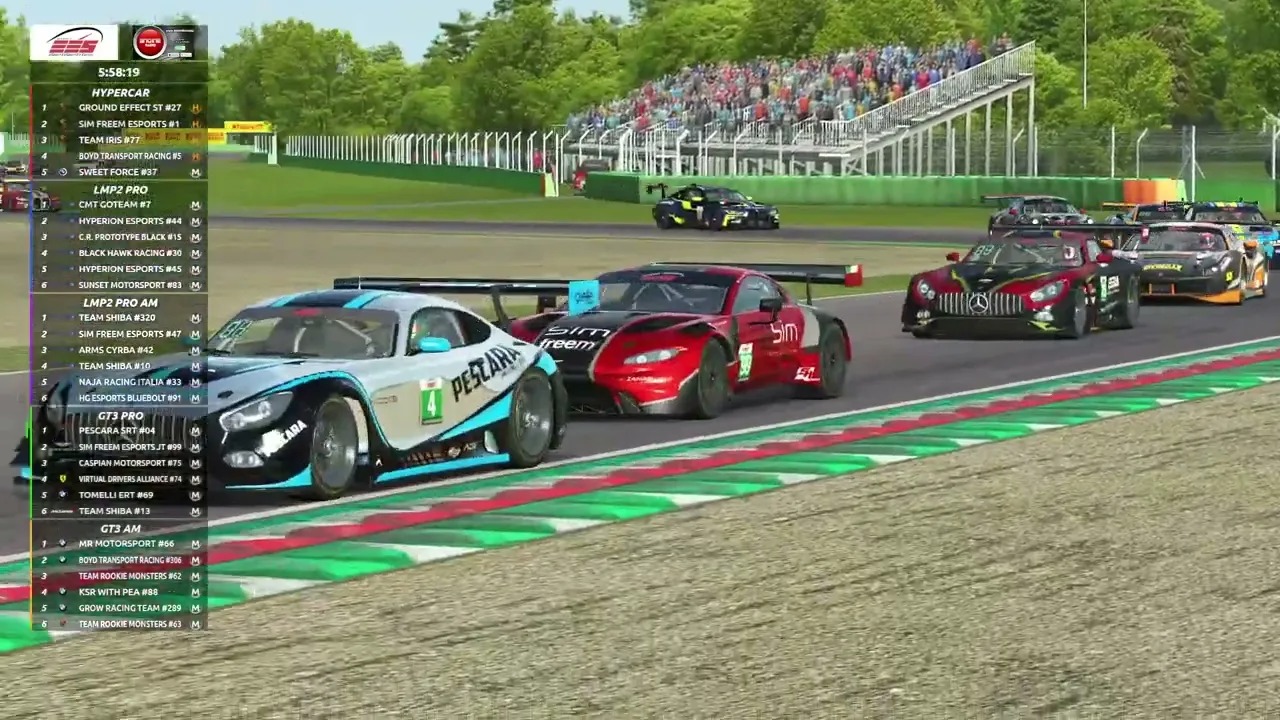Select Team Iris #77 in the standings

click(120, 140)
